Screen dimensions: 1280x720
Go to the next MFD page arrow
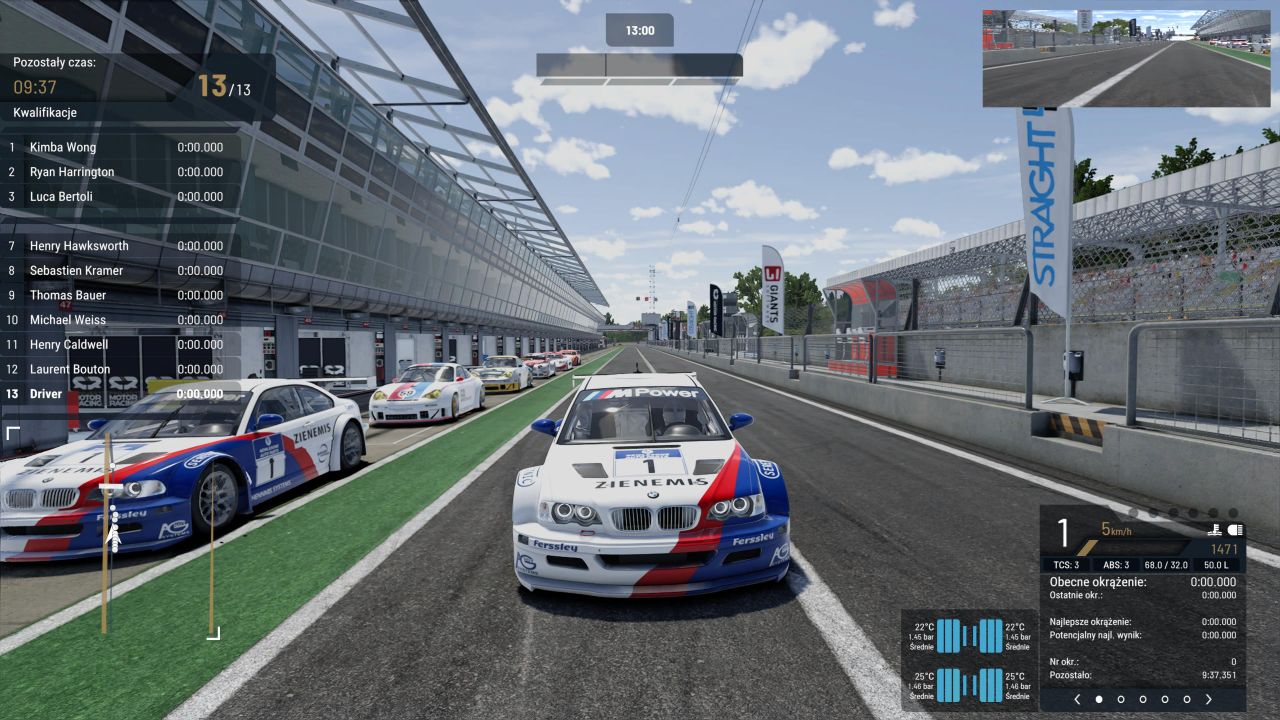[1208, 699]
